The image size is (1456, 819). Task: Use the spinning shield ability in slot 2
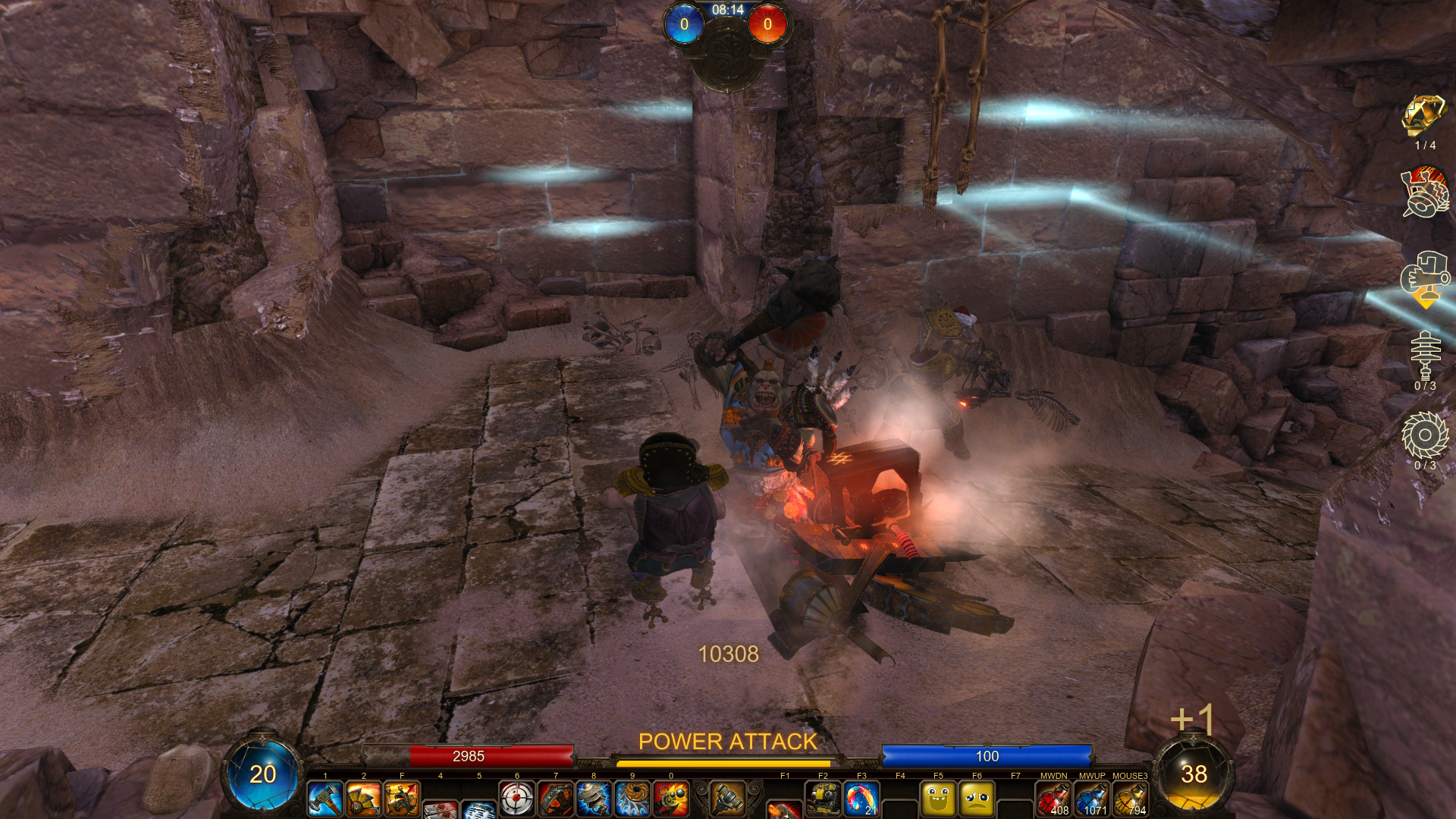(x=363, y=799)
